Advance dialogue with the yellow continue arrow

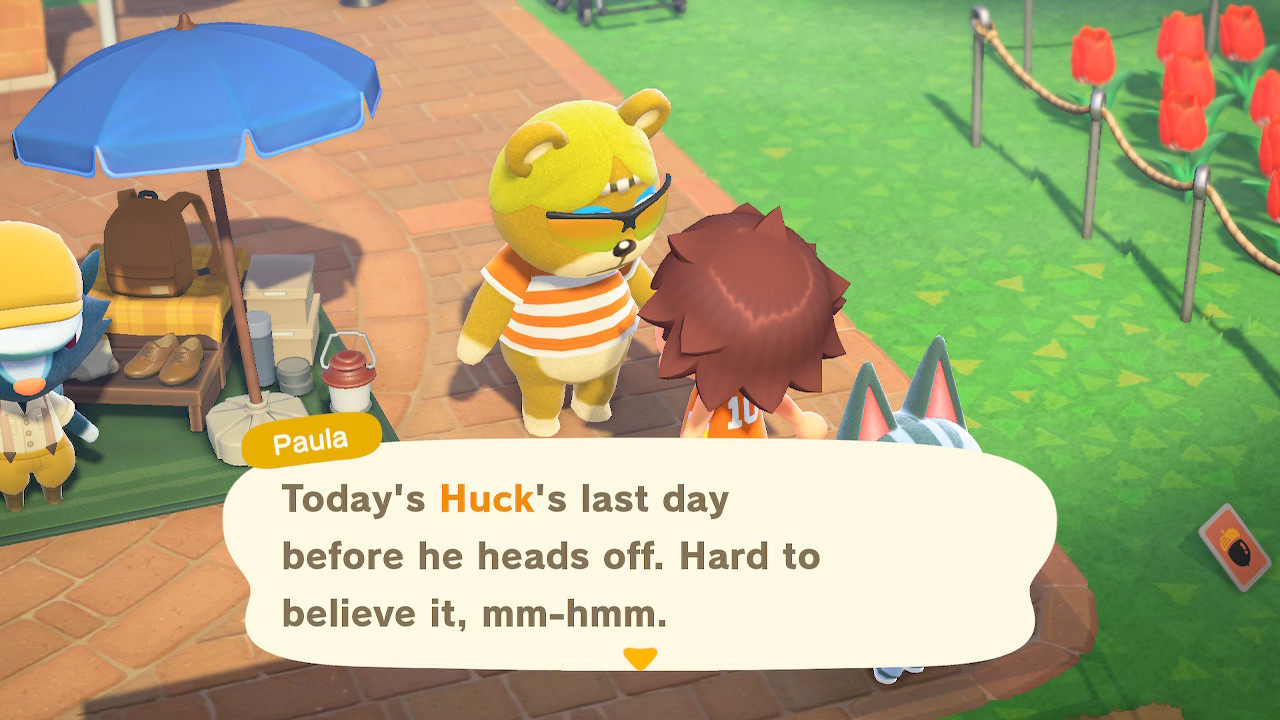coord(639,658)
